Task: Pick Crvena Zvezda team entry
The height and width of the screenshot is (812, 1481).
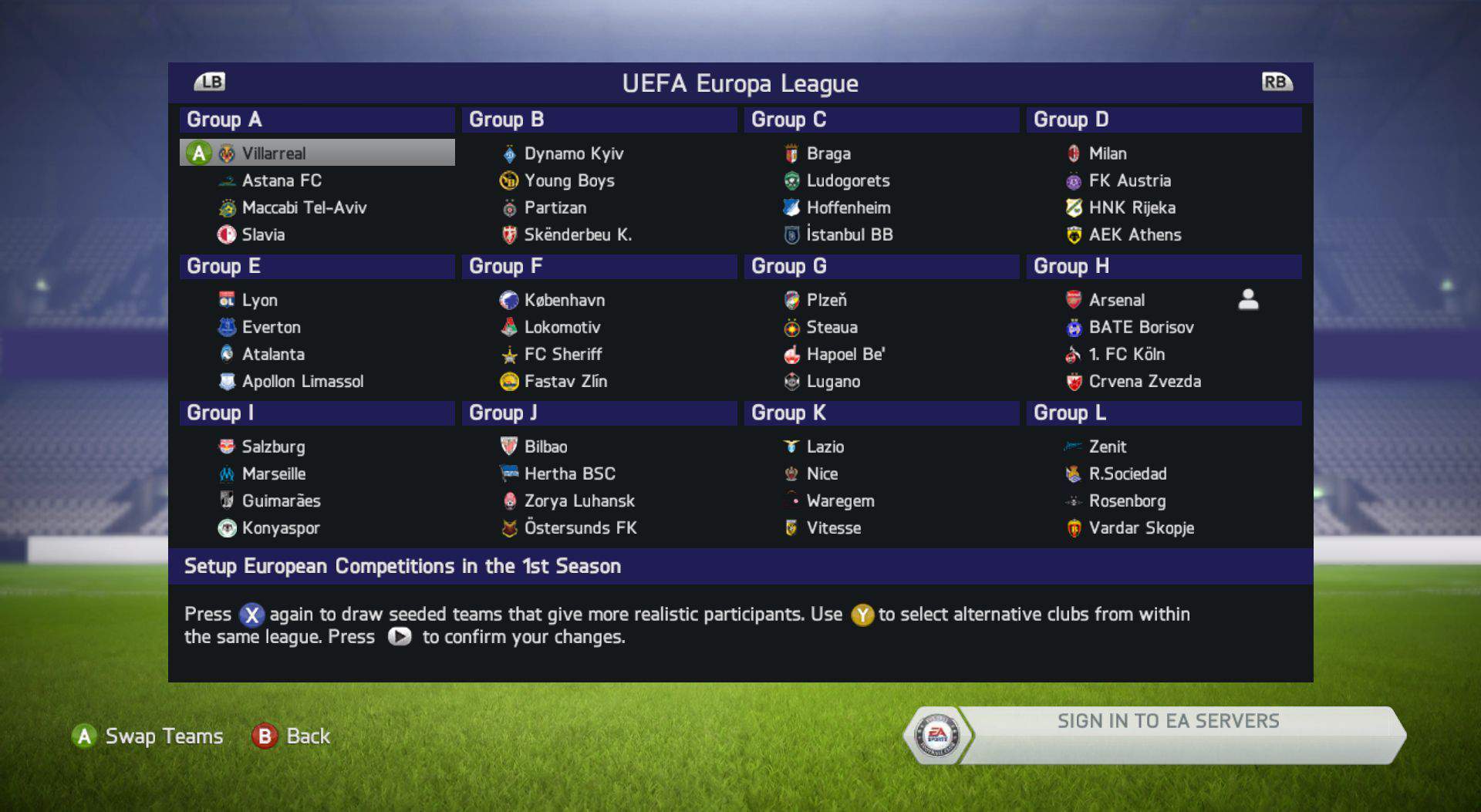Action: [1144, 381]
